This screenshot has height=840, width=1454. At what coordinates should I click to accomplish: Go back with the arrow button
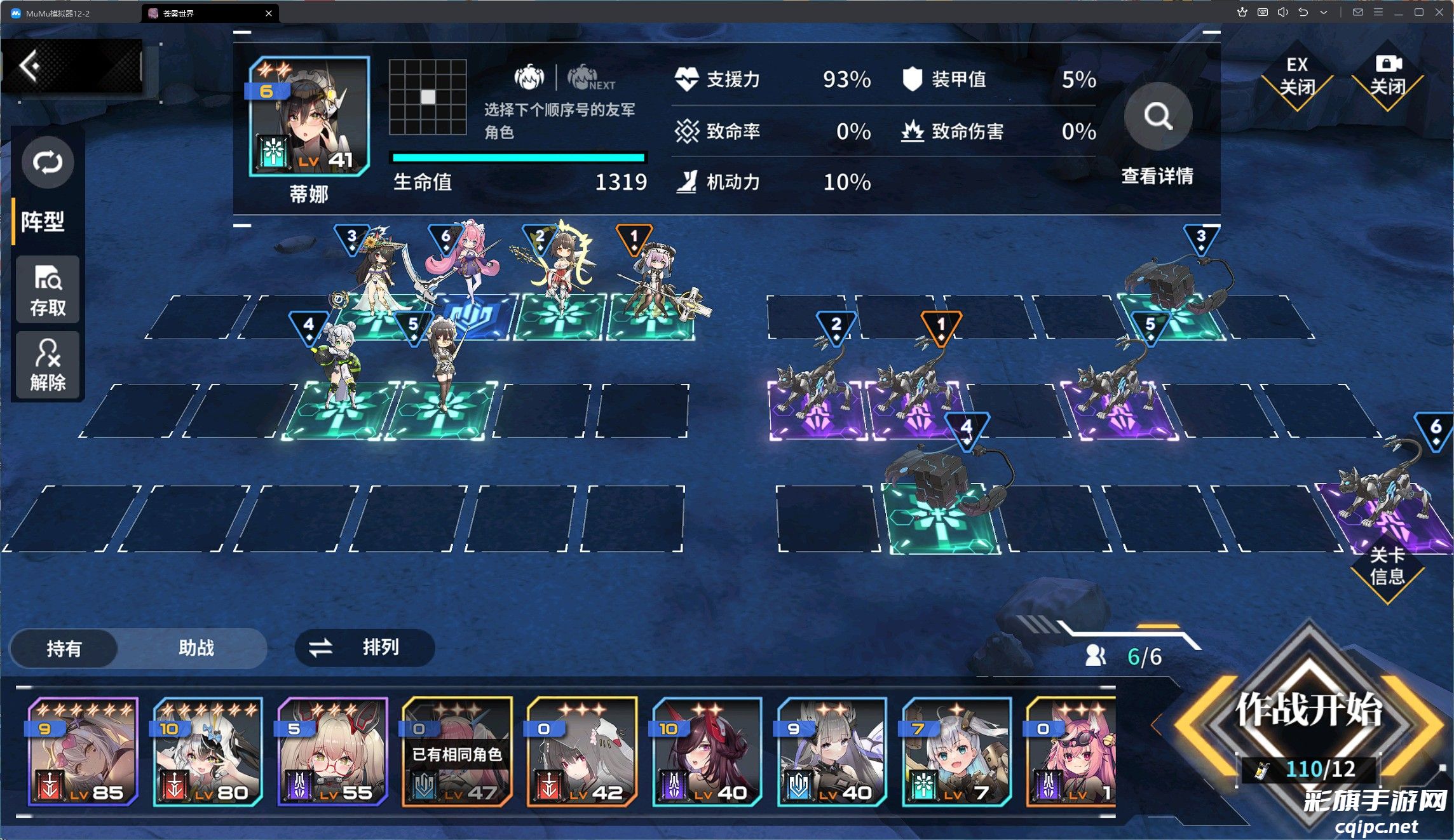(30, 65)
